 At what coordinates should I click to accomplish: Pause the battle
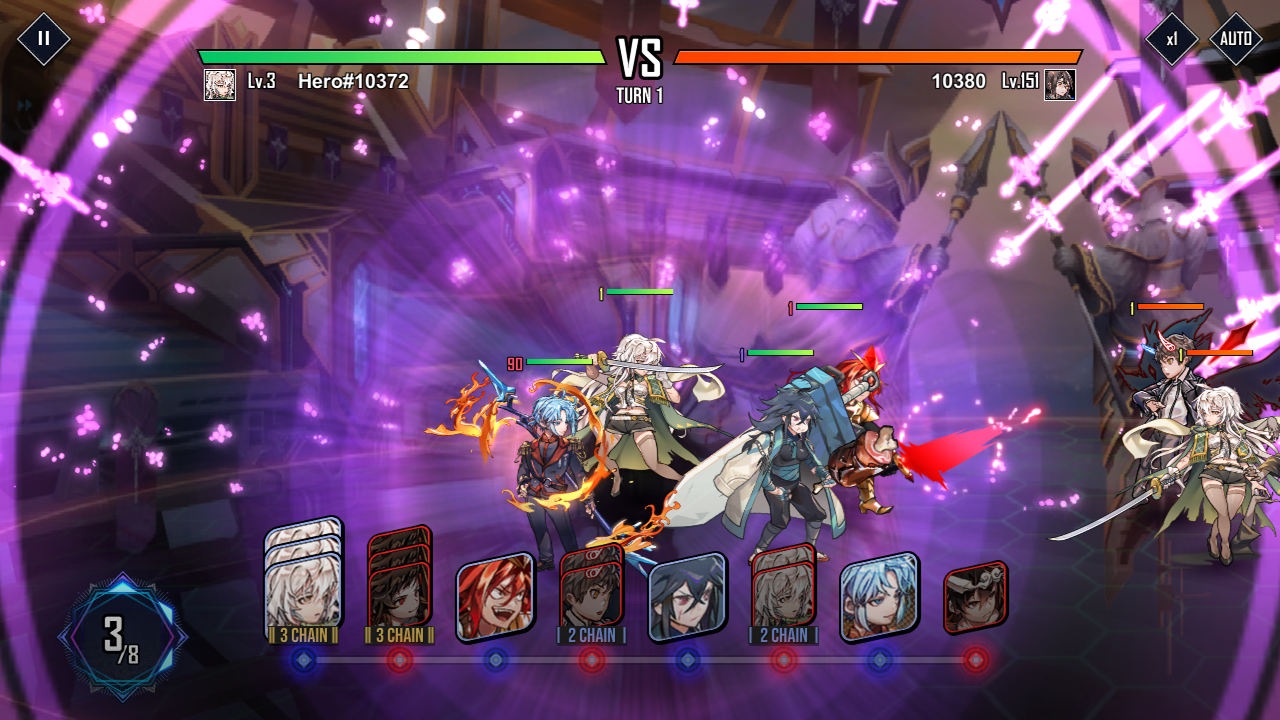pos(42,38)
